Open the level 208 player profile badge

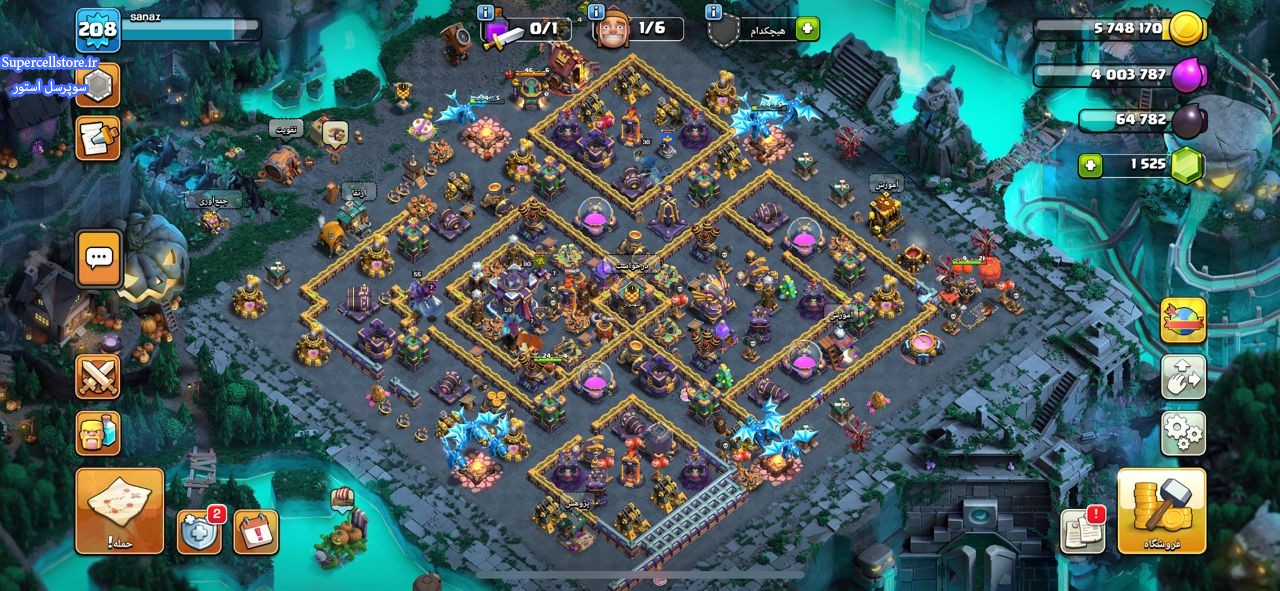(98, 30)
